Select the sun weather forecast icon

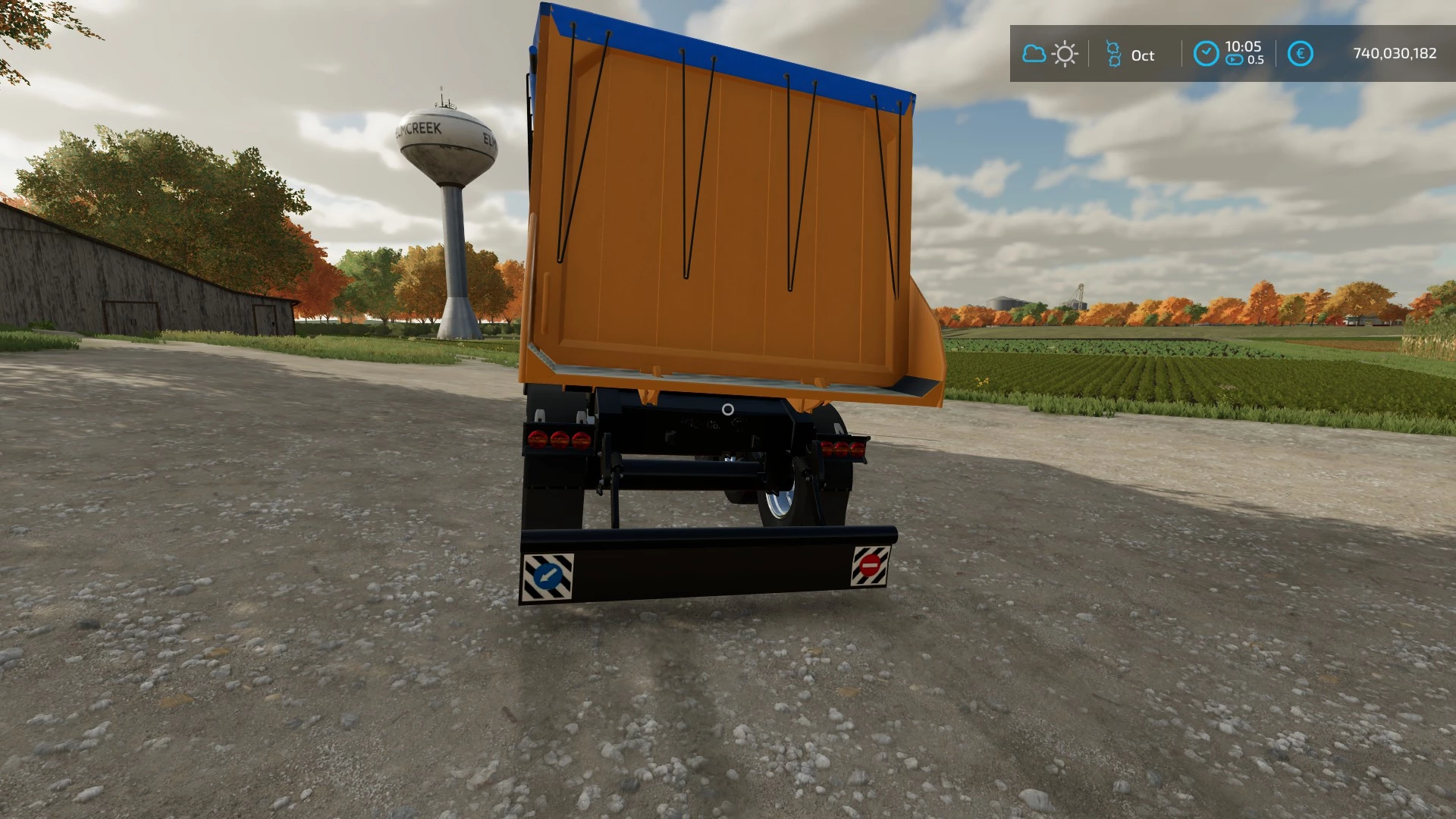tap(1065, 54)
